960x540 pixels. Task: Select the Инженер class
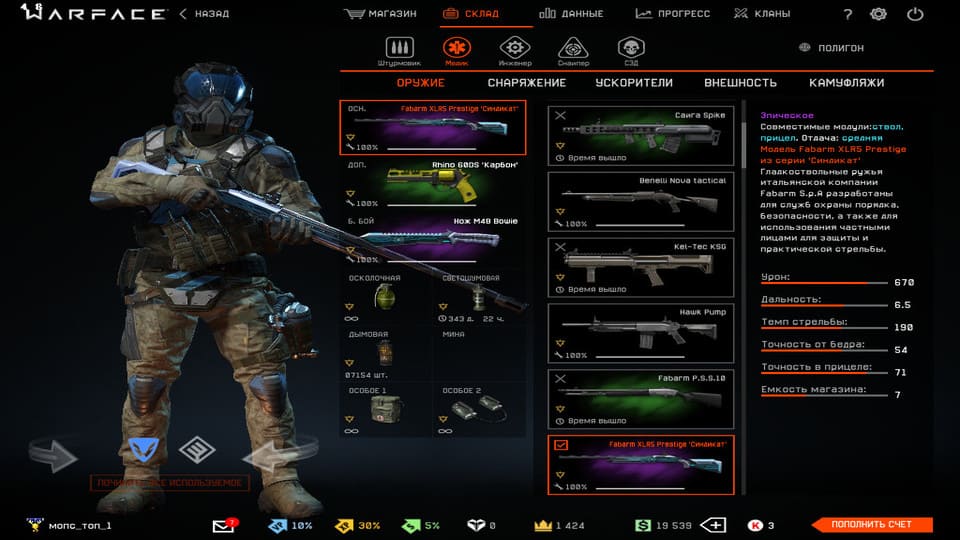[x=514, y=50]
